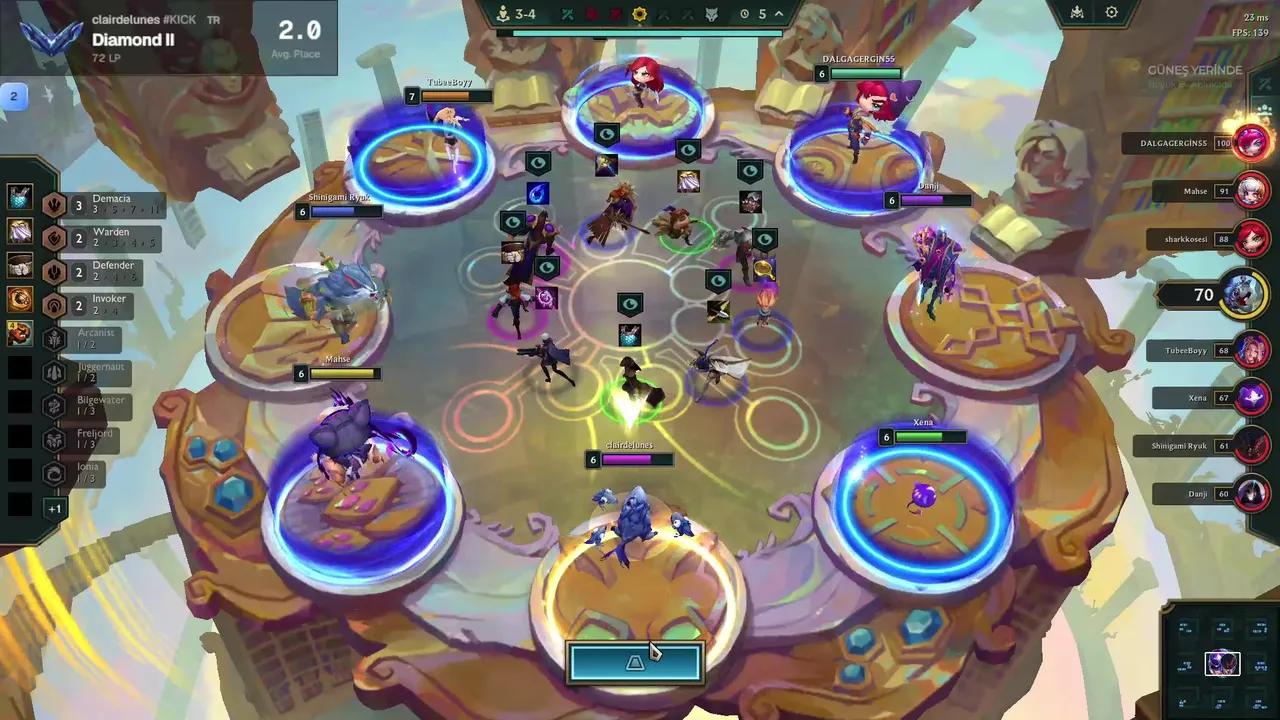Viewport: 1280px width, 720px height.
Task: Select the blue number 2 tab
Action: click(x=15, y=96)
